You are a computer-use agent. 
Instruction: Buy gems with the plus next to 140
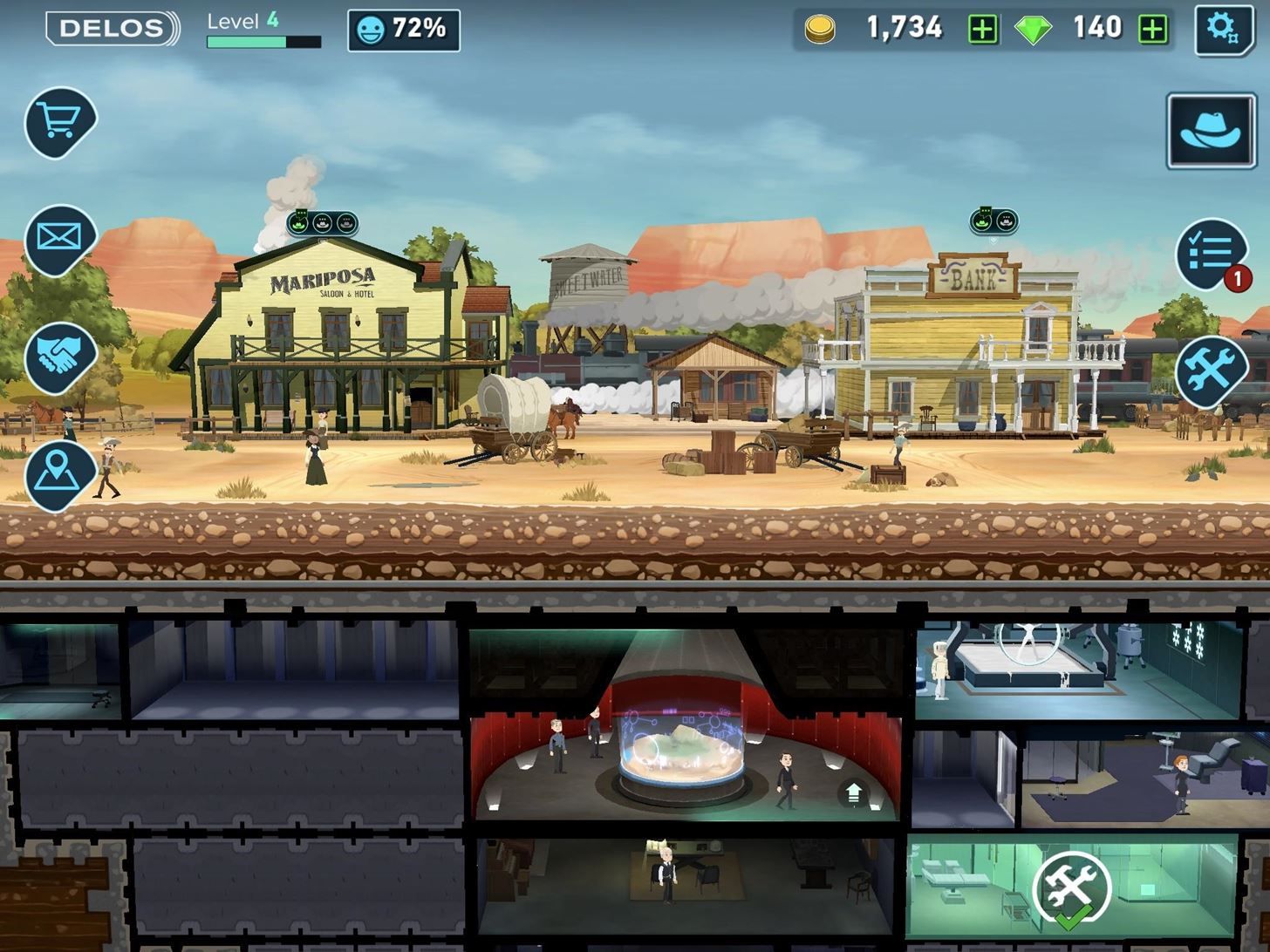[x=1153, y=29]
